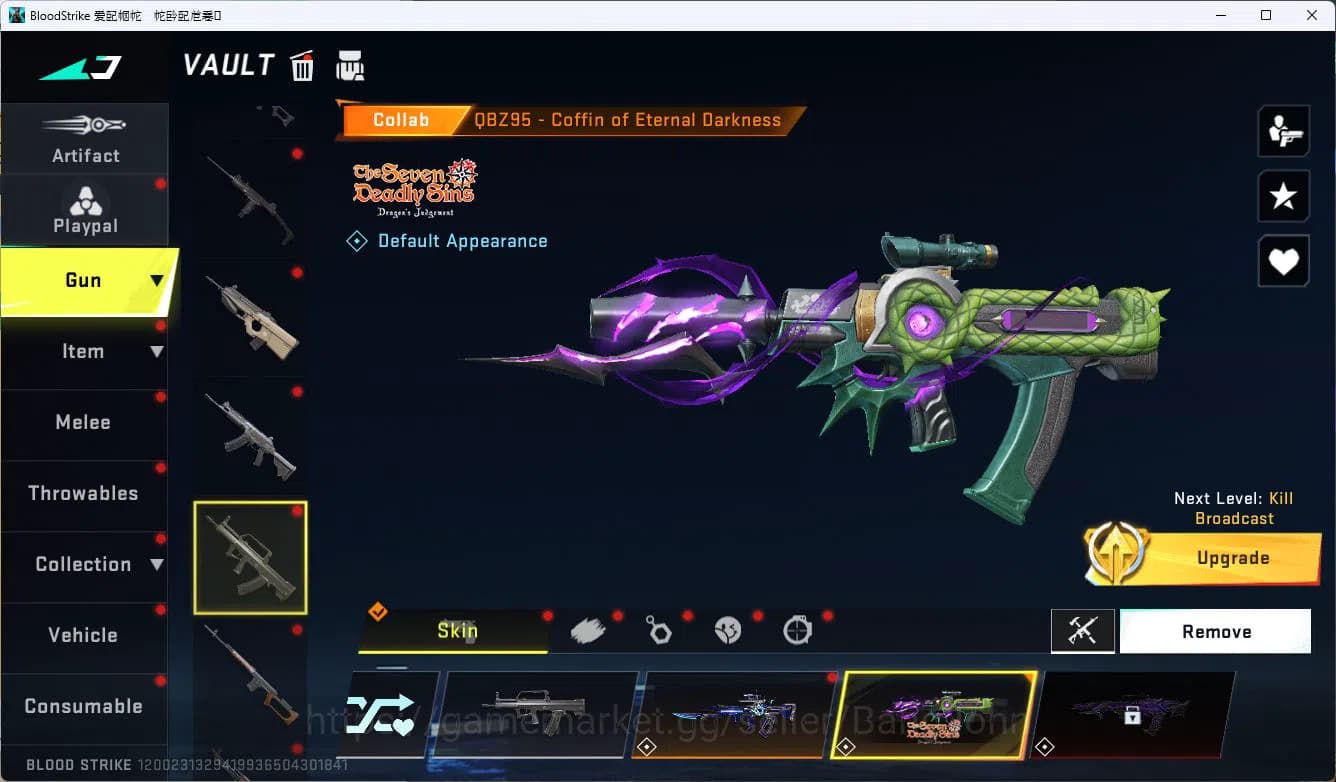The height and width of the screenshot is (782, 1336).
Task: Open the crossed weapons button beside Remove
Action: point(1083,632)
